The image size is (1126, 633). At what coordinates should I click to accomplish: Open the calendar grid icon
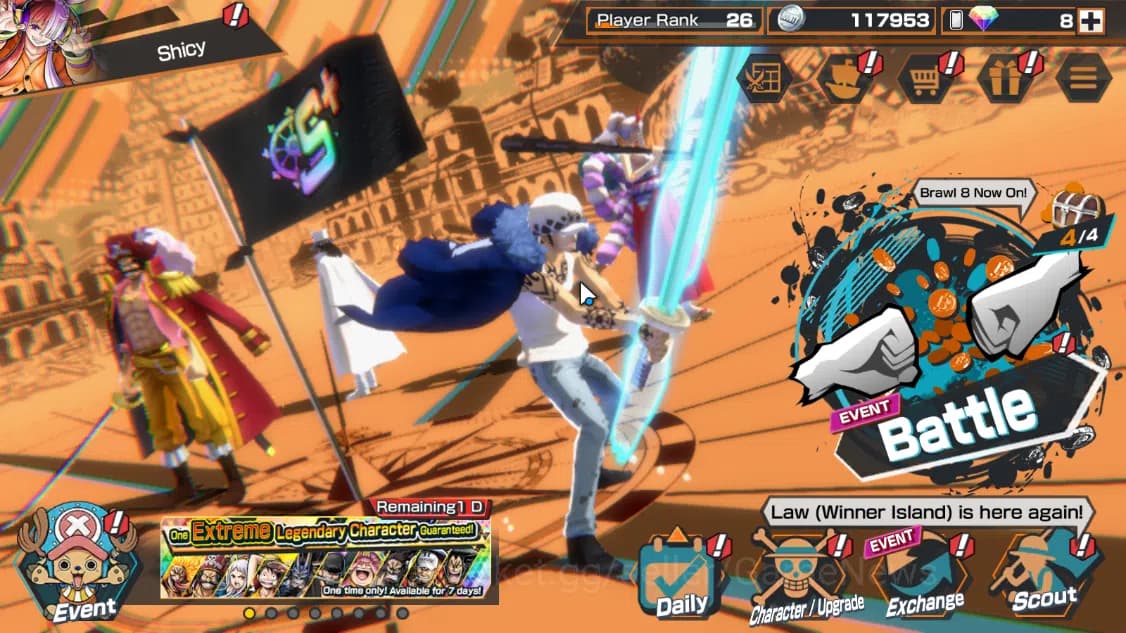(764, 78)
